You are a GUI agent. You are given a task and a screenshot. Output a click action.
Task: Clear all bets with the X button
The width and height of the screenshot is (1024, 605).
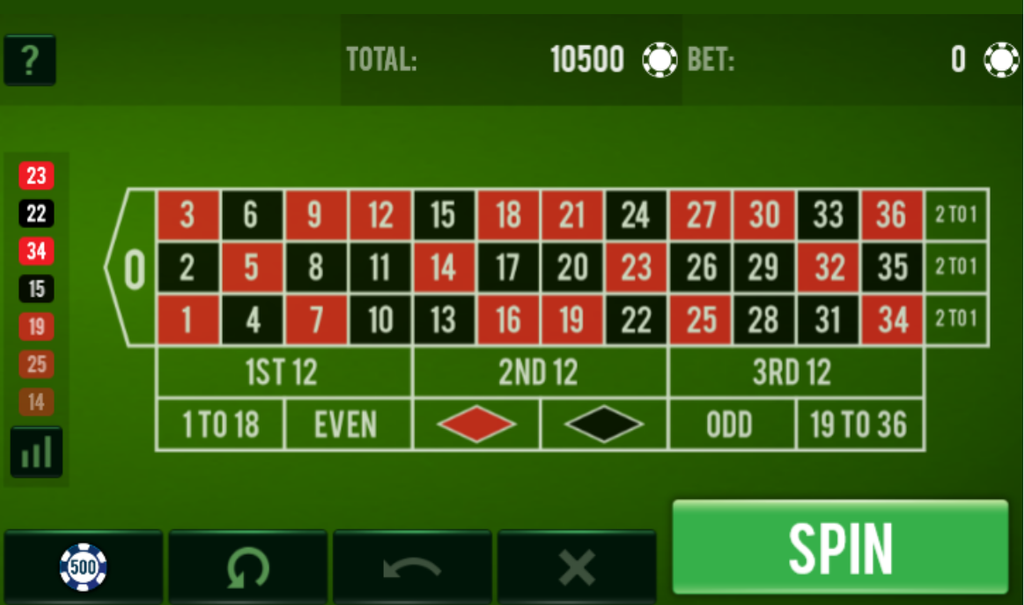(x=576, y=567)
